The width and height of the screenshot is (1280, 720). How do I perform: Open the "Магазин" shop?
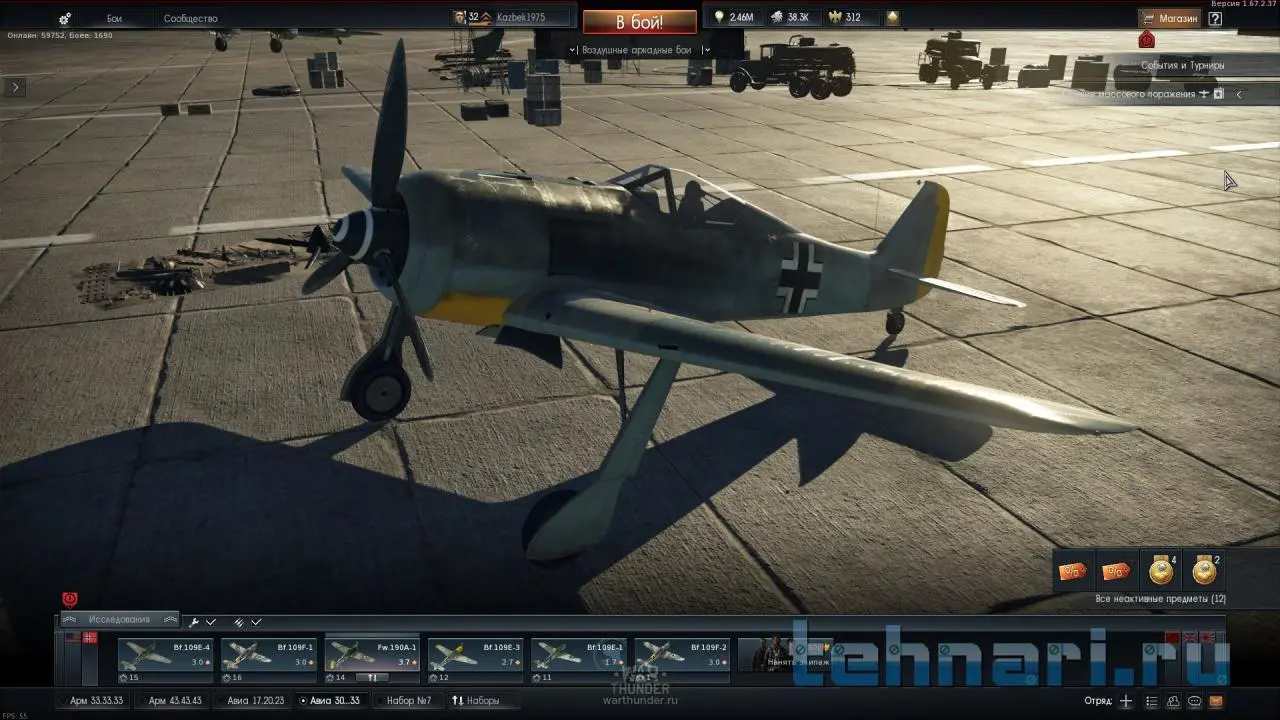coord(1170,18)
